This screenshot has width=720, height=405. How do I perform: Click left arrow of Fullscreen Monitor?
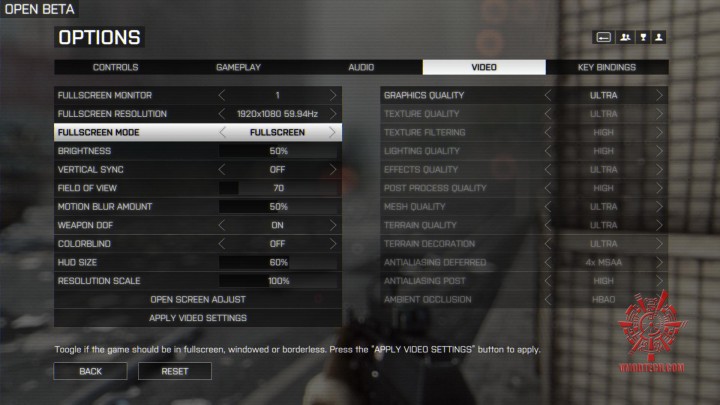[x=223, y=95]
